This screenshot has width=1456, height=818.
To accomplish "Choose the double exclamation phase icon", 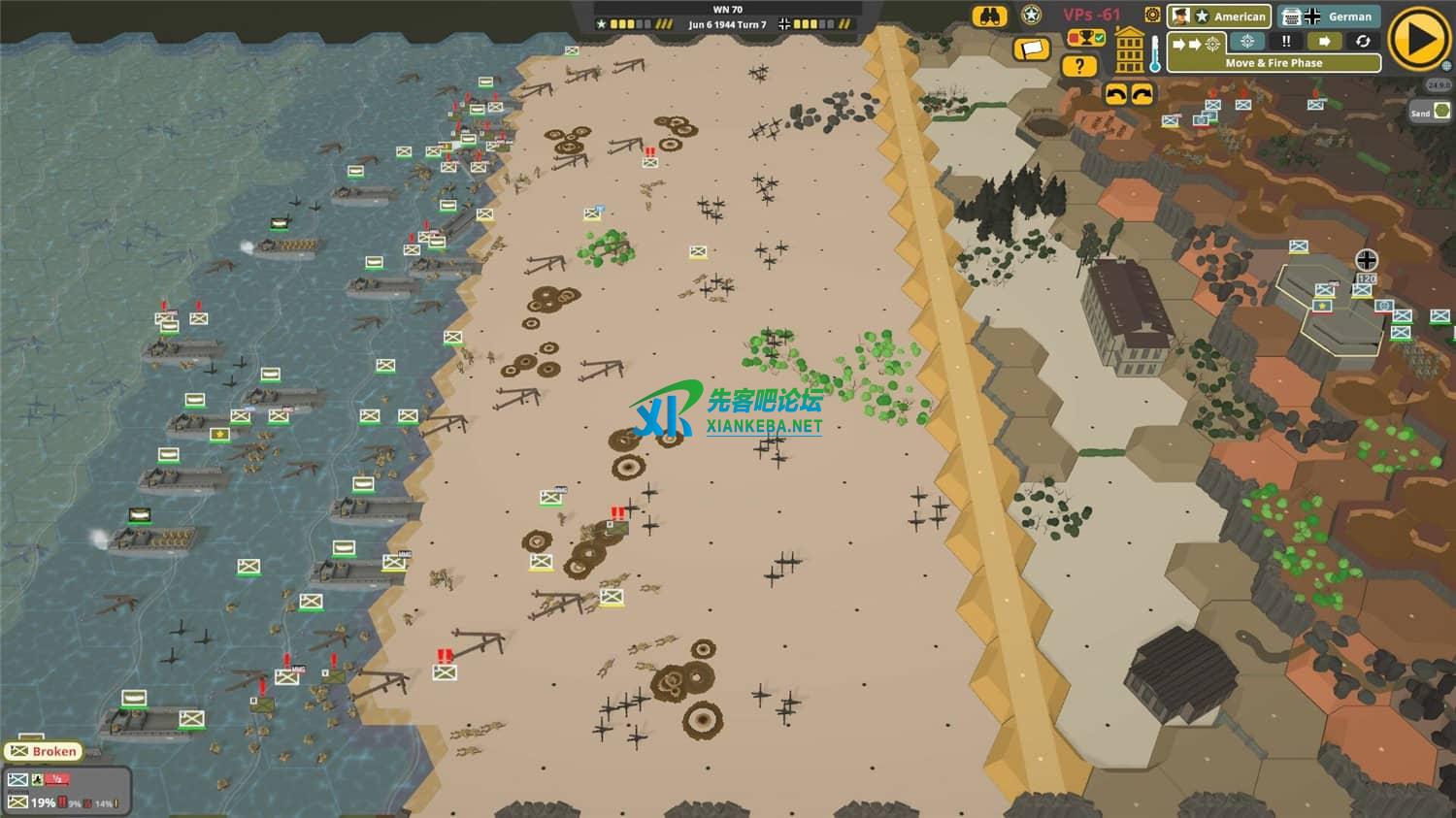I will 1286,42.
